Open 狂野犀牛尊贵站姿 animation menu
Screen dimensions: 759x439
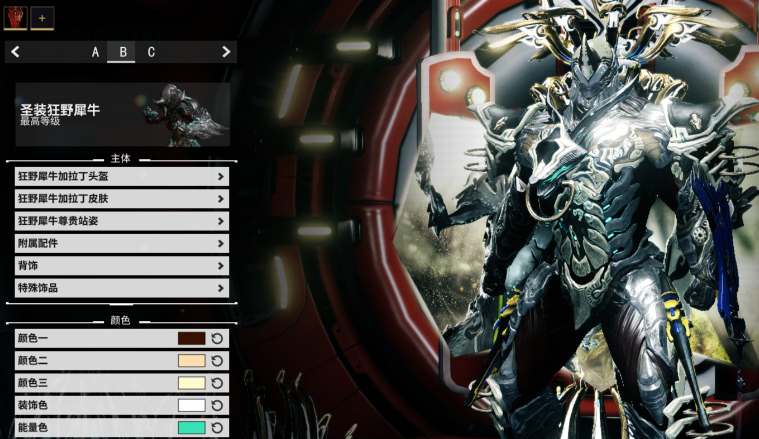[x=122, y=221]
